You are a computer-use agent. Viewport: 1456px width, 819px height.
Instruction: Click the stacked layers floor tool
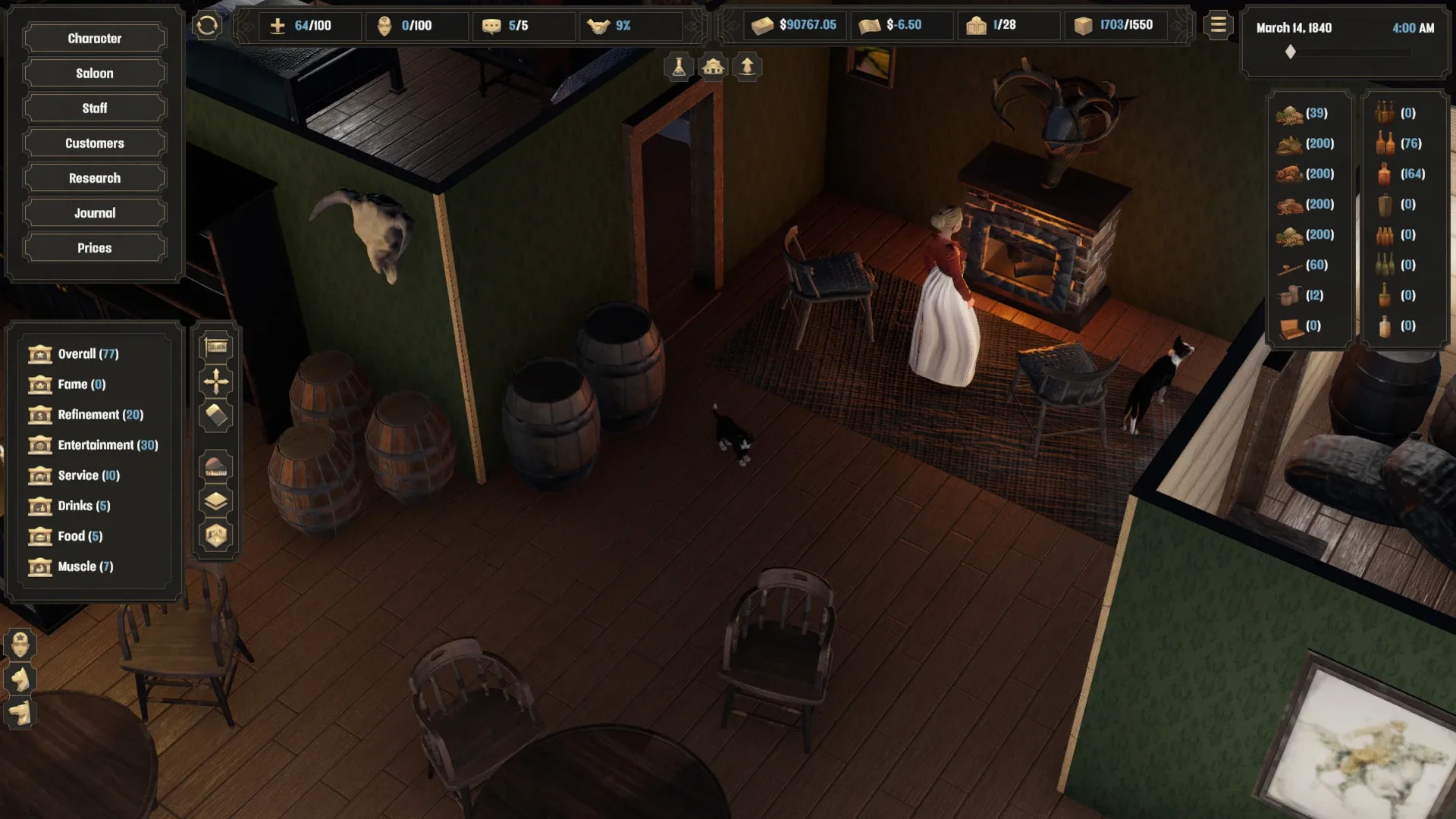coord(216,501)
